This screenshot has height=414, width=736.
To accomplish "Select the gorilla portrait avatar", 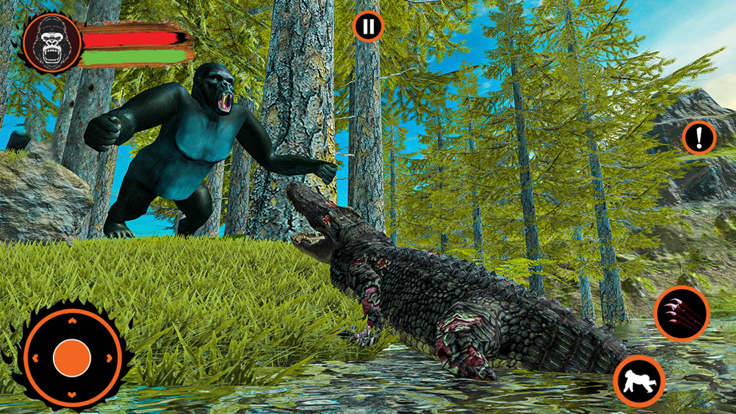I will point(52,44).
